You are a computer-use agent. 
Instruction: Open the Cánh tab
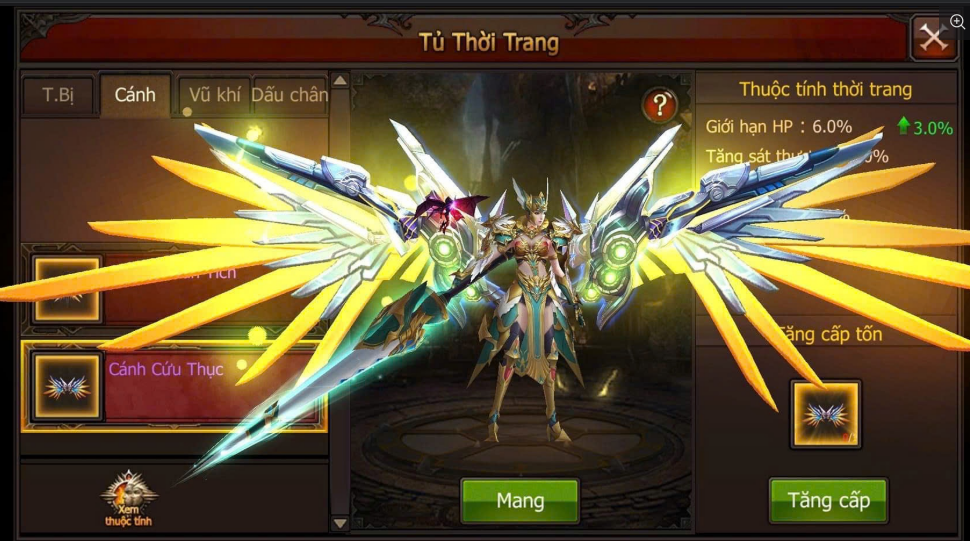point(135,96)
